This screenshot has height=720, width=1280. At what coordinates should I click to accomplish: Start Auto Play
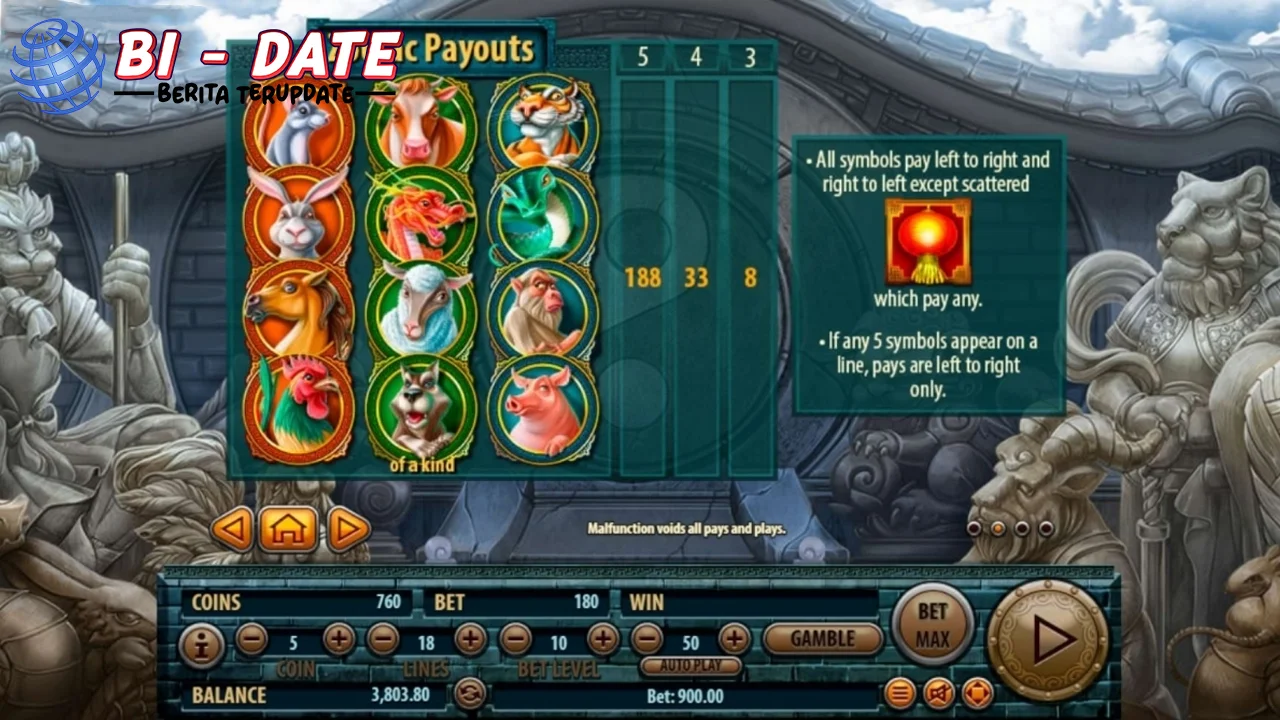tap(691, 665)
